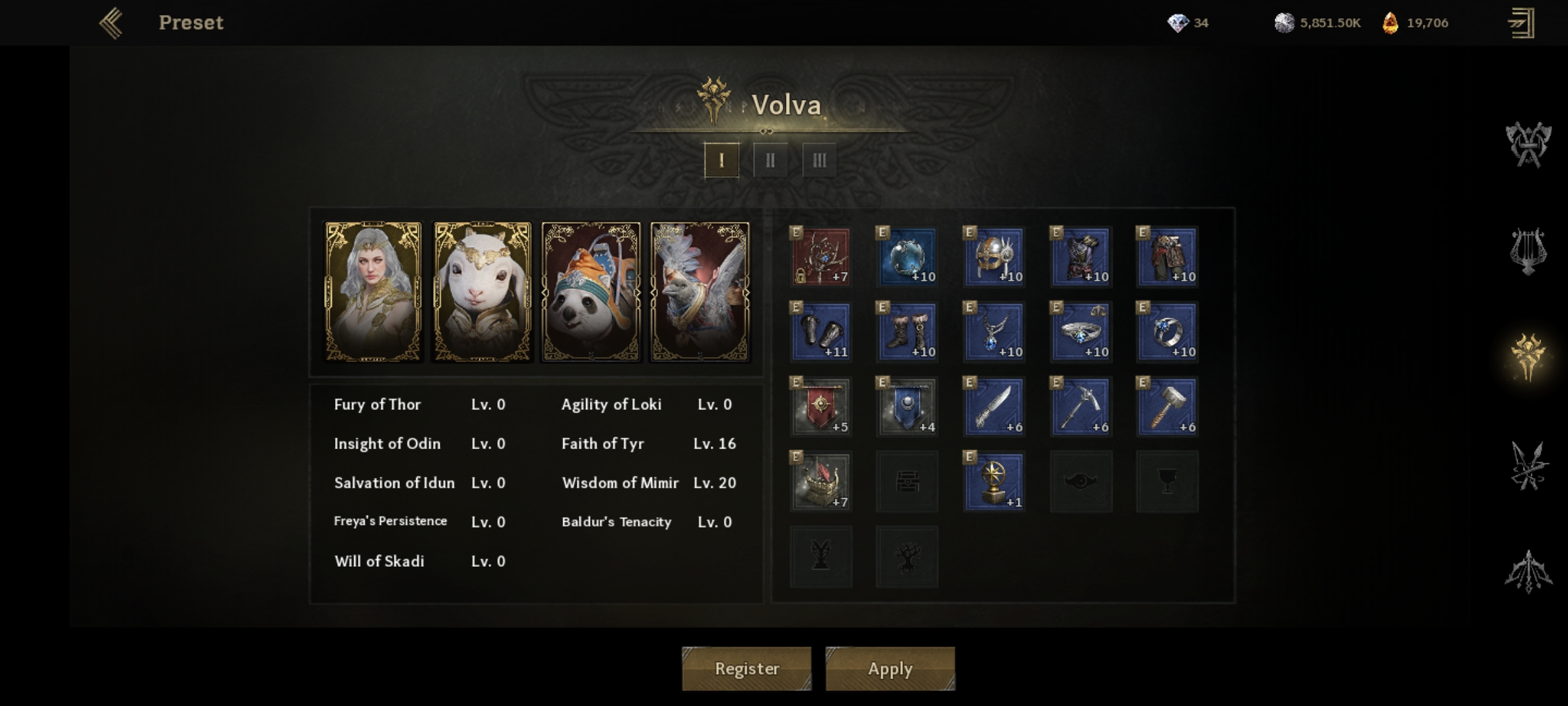Register the current preset
The width and height of the screenshot is (1568, 706).
[x=746, y=668]
